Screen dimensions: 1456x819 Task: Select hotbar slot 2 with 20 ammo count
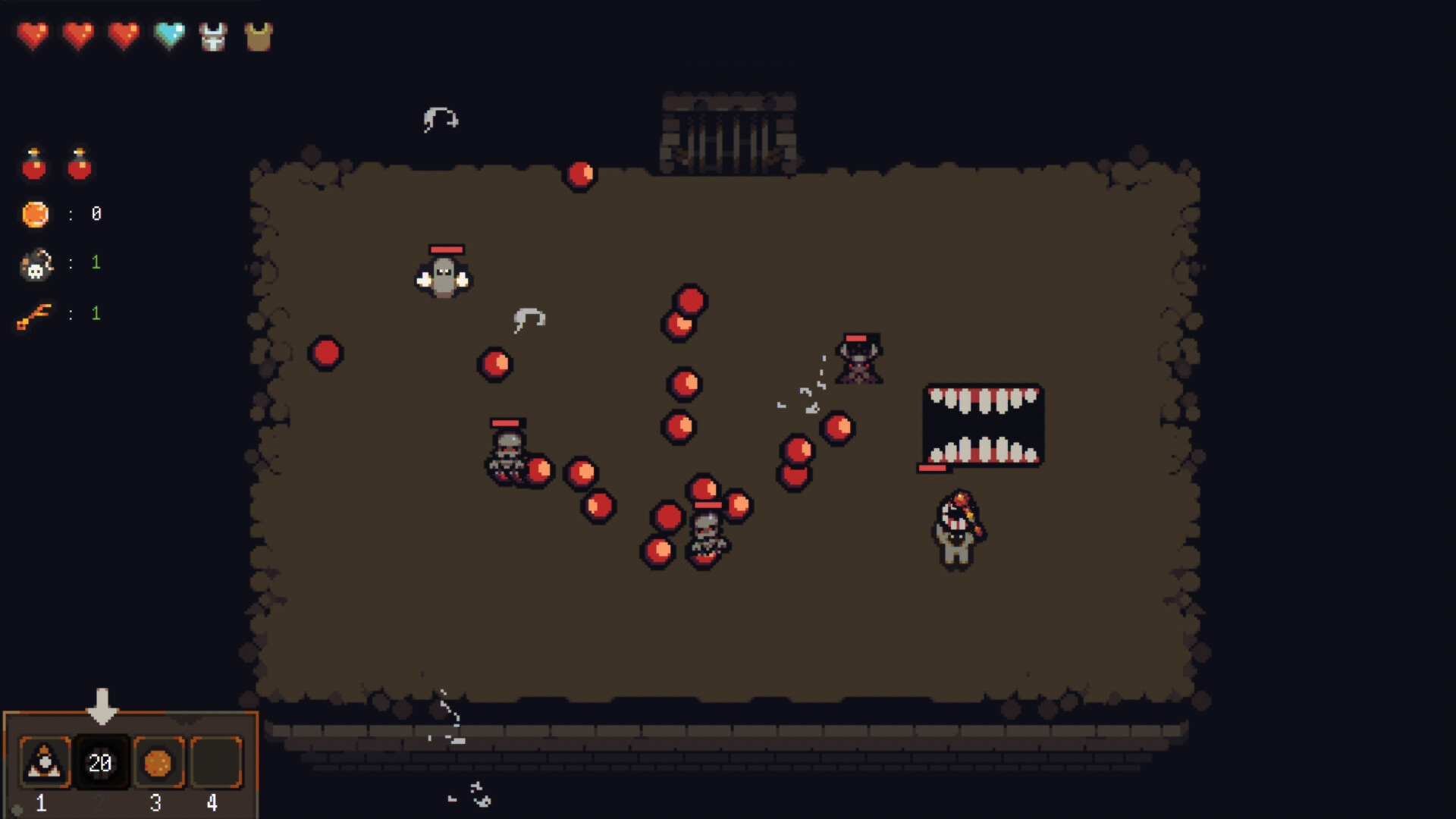pos(101,764)
